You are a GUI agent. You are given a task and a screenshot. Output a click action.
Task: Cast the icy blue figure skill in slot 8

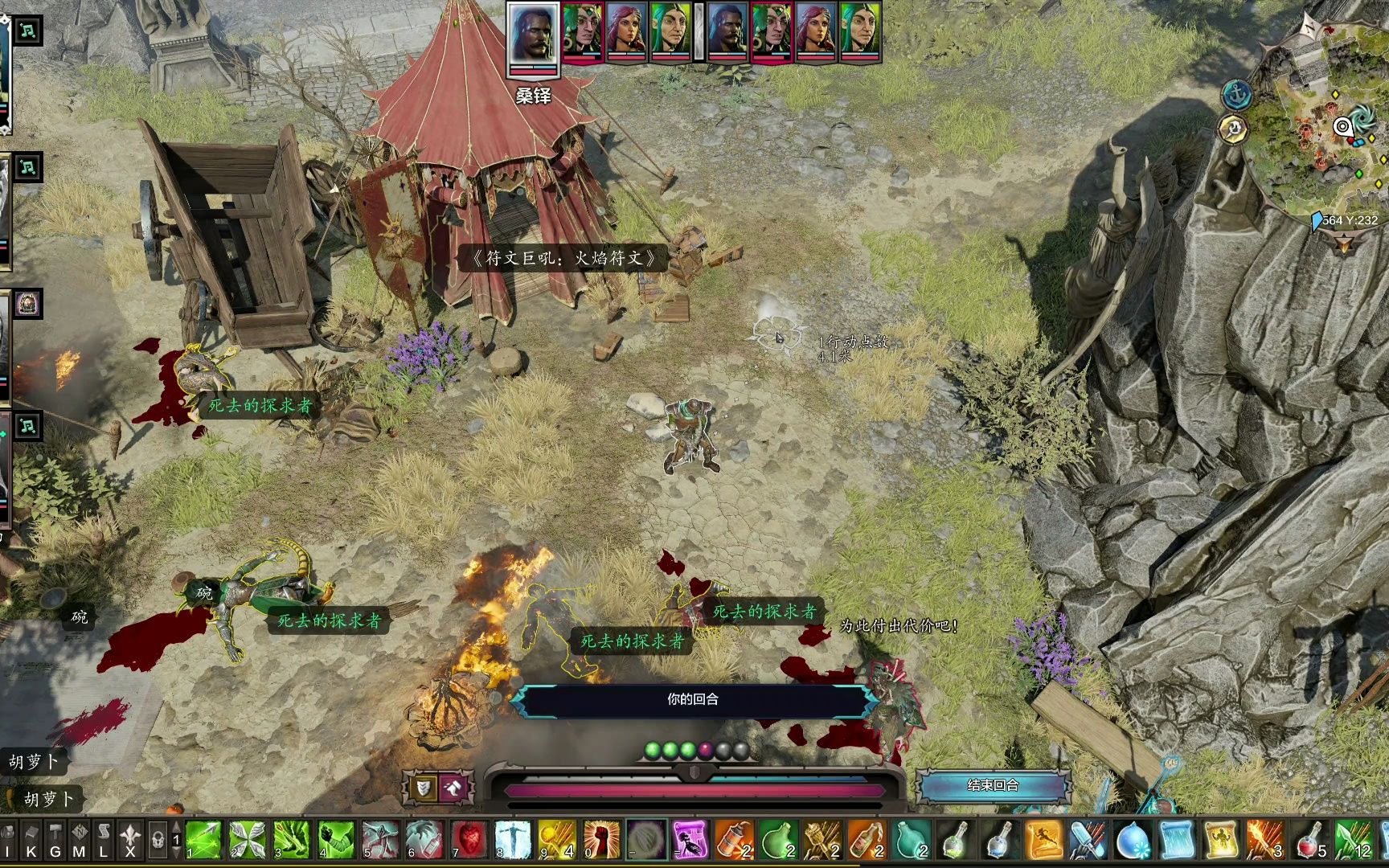[x=513, y=840]
